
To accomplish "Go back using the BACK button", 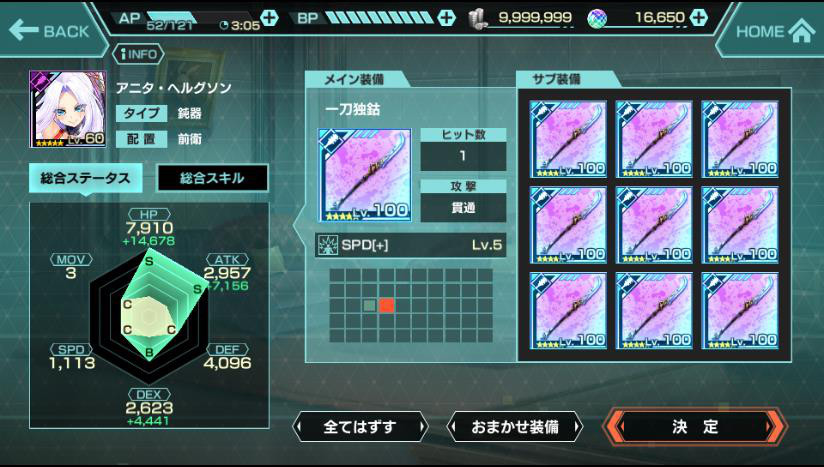I will click(50, 31).
